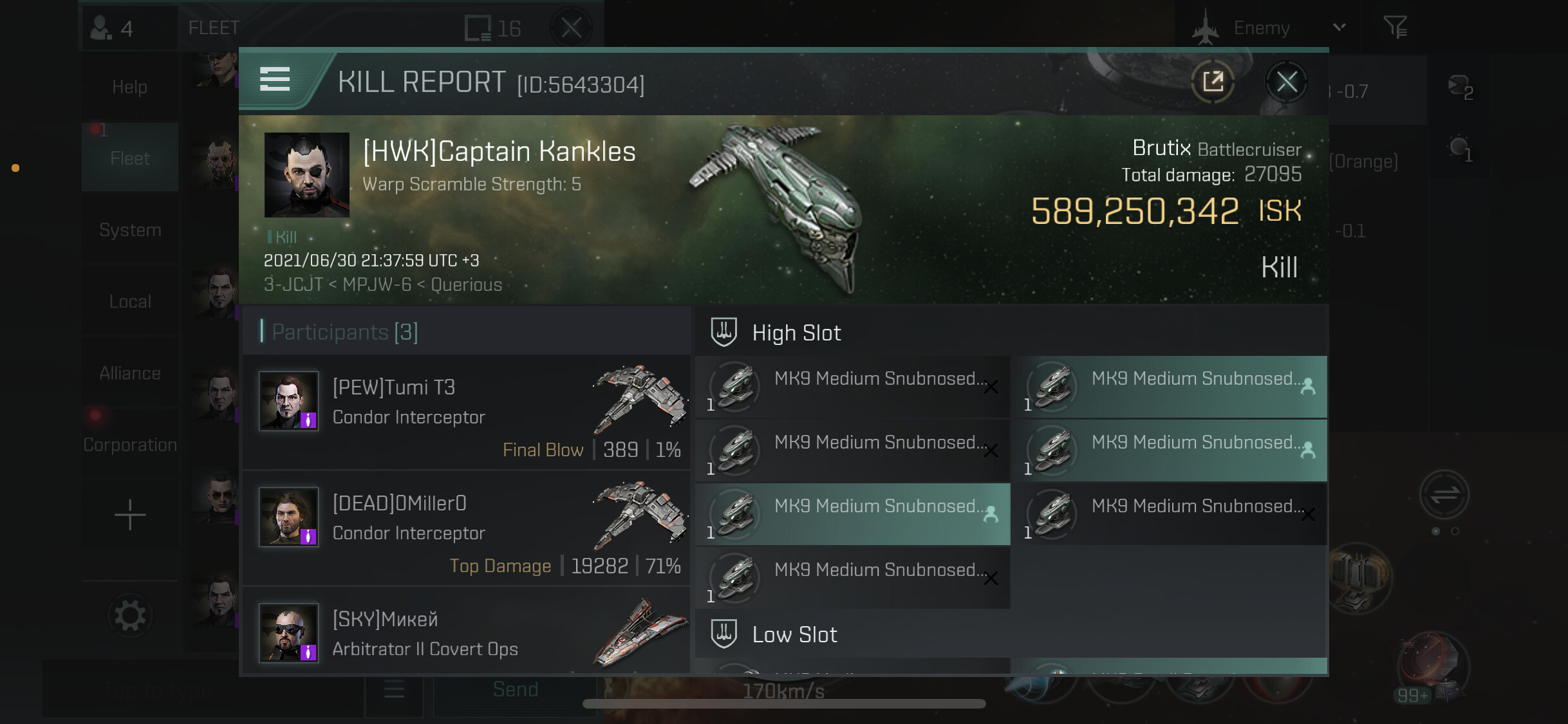Expand the High Slot section
Screen dimensions: 1568x724
pos(796,333)
